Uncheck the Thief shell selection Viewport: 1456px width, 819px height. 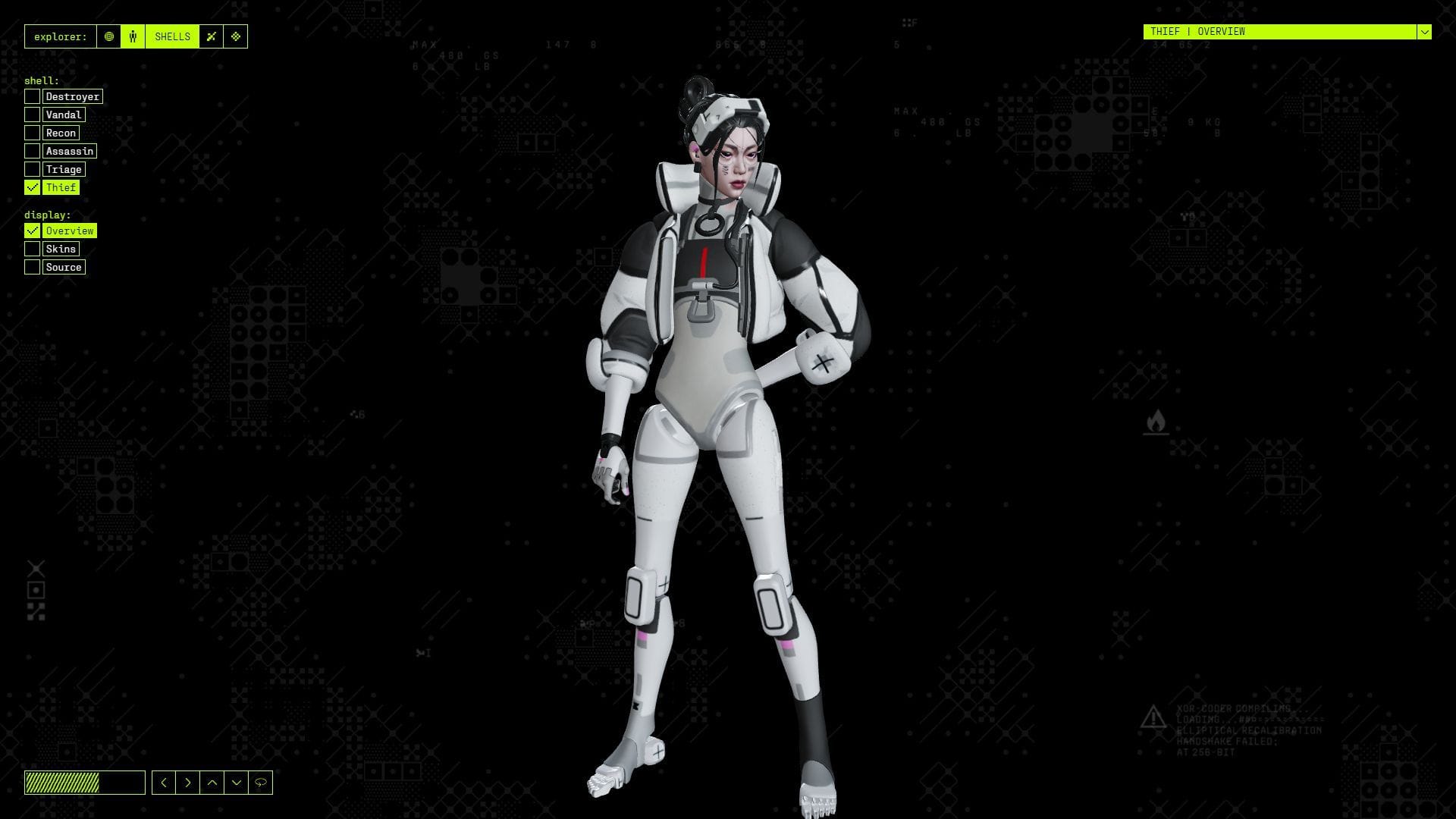pos(32,187)
